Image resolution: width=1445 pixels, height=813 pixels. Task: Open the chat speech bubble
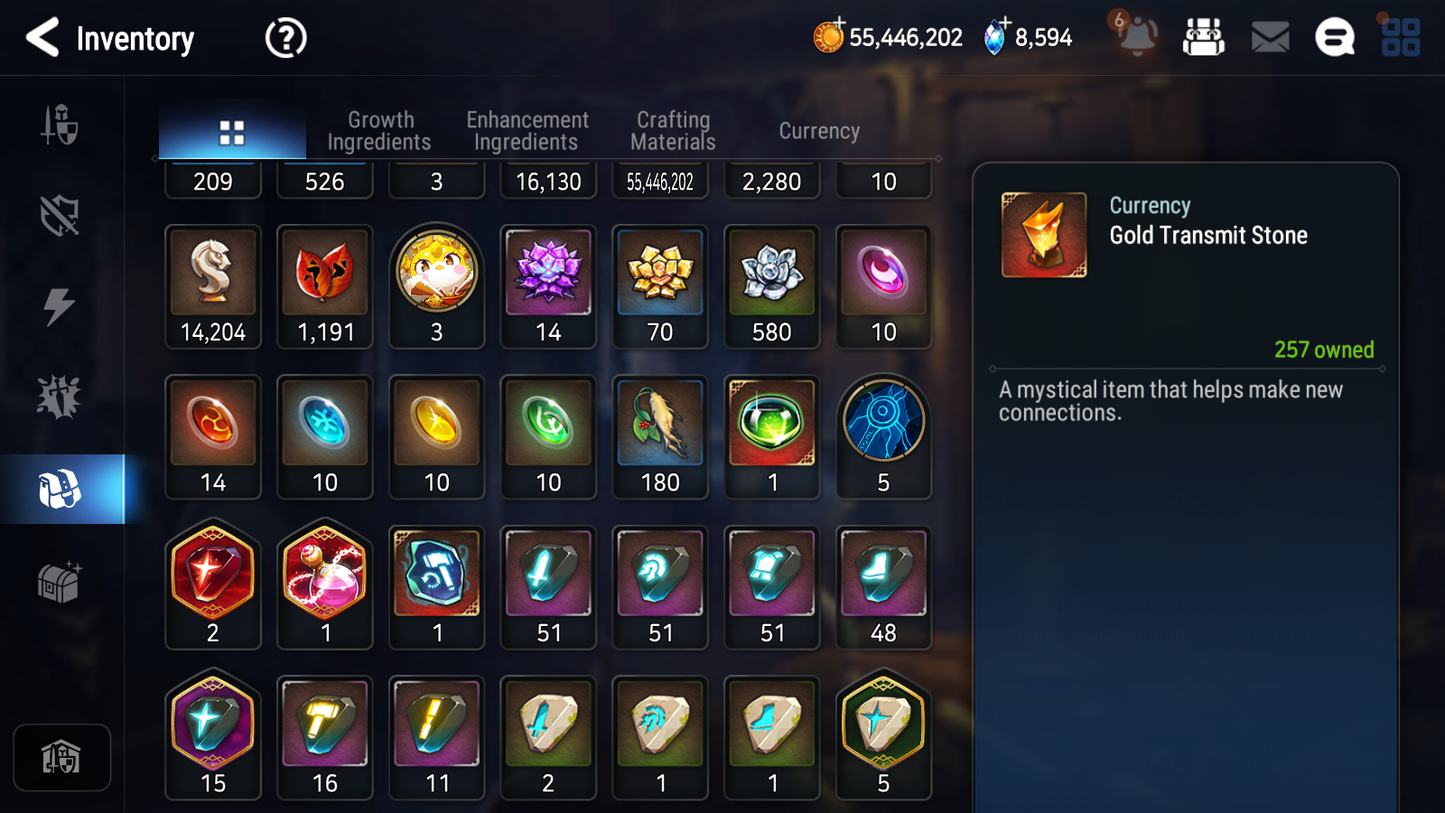pyautogui.click(x=1334, y=38)
